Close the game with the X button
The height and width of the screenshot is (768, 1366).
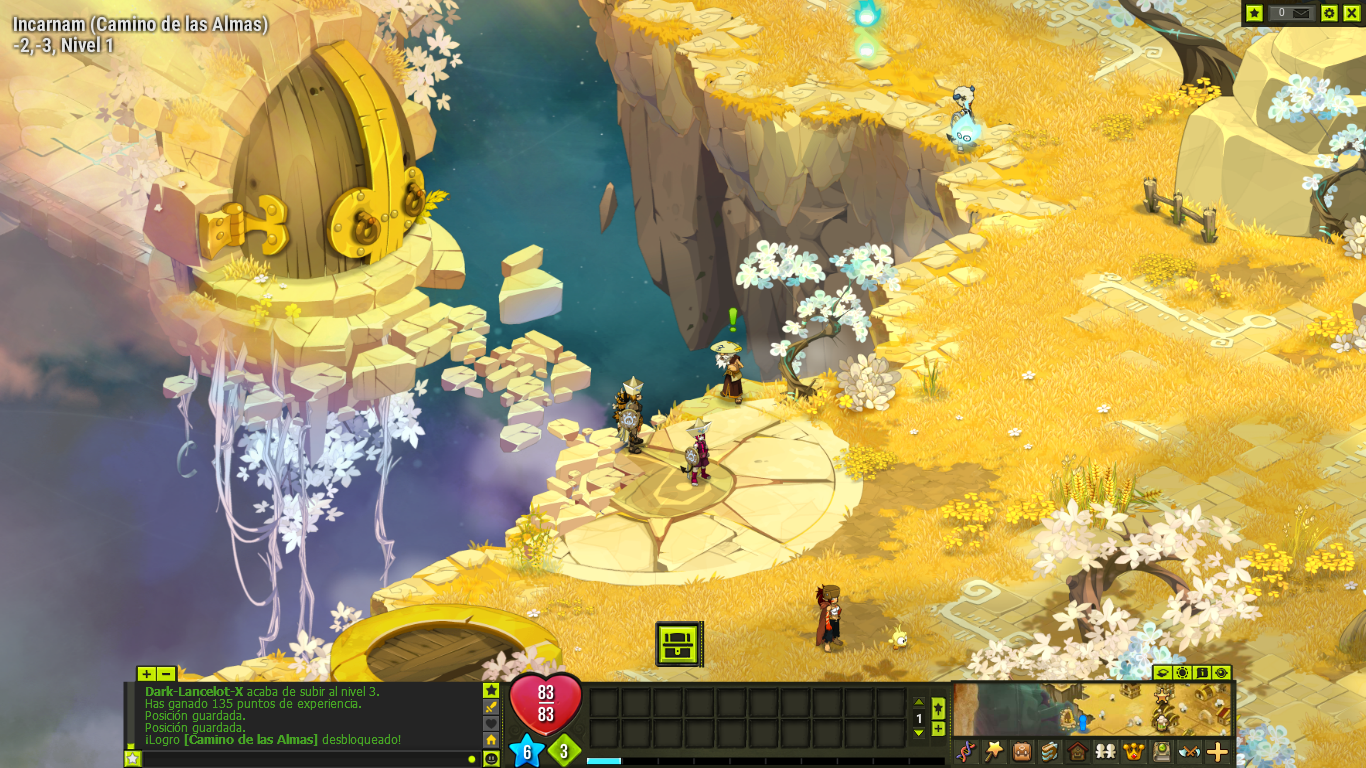point(1351,13)
